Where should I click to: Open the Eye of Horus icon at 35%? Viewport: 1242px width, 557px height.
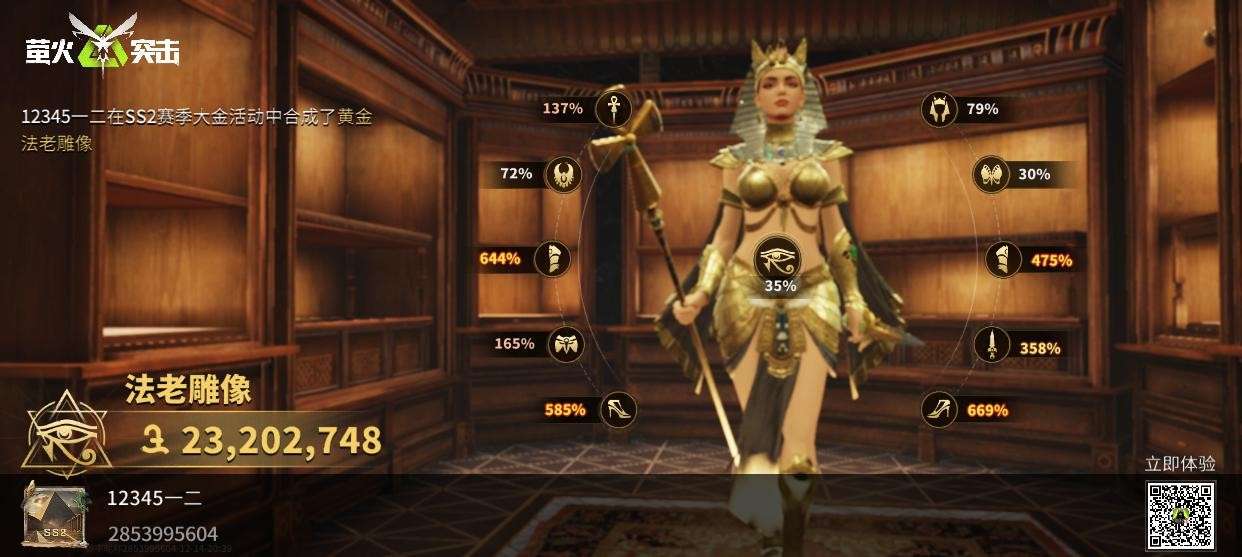pos(780,260)
